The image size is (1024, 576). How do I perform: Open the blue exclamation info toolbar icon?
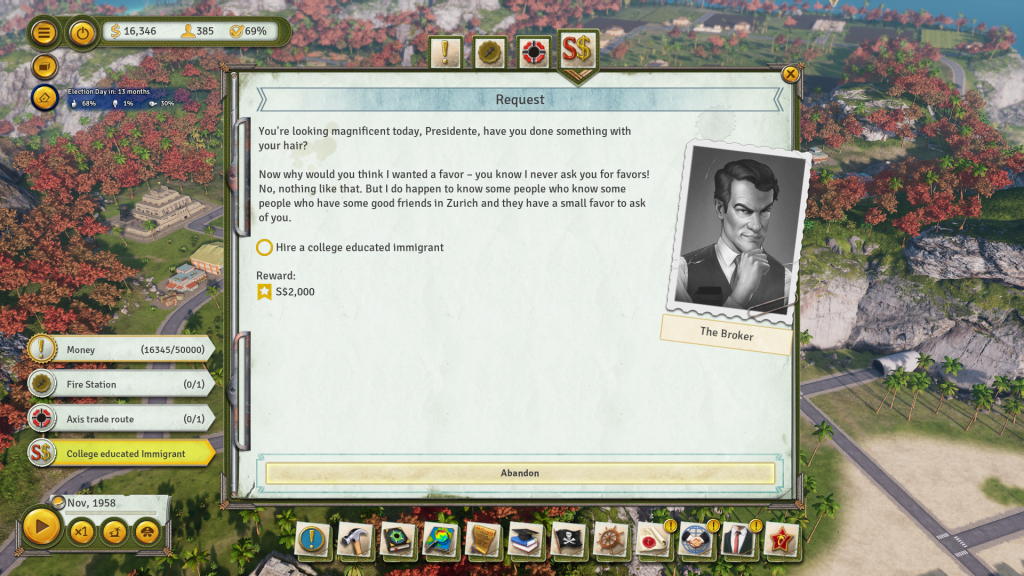click(312, 540)
